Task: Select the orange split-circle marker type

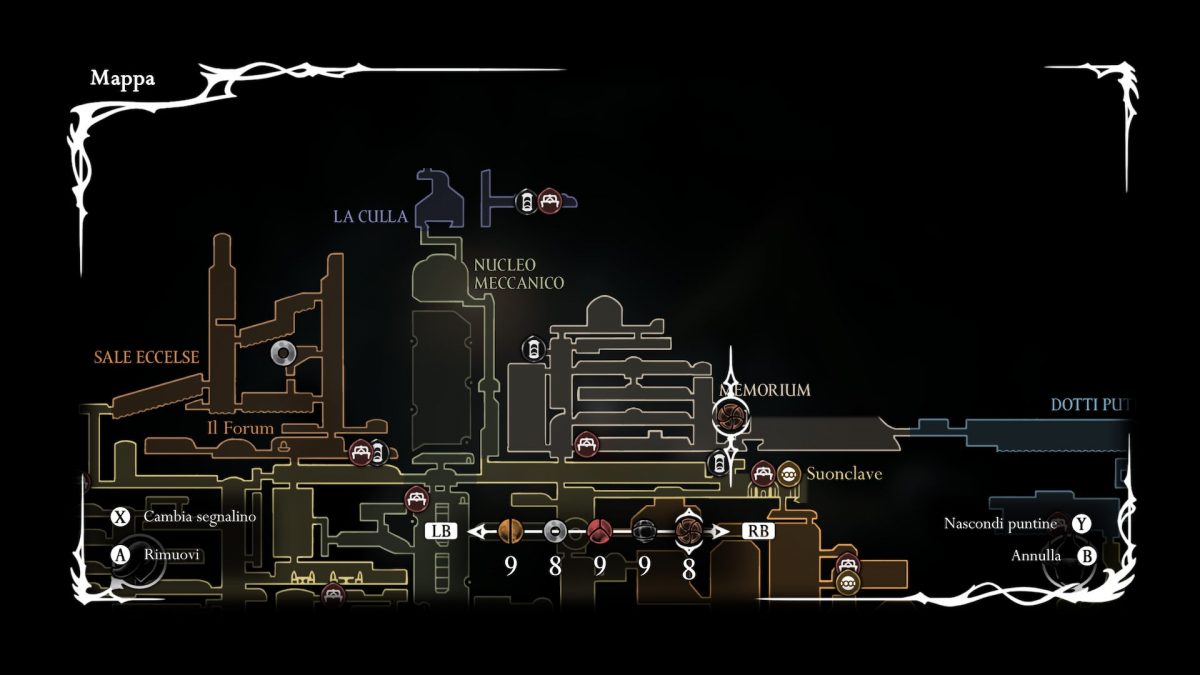Action: 510,531
